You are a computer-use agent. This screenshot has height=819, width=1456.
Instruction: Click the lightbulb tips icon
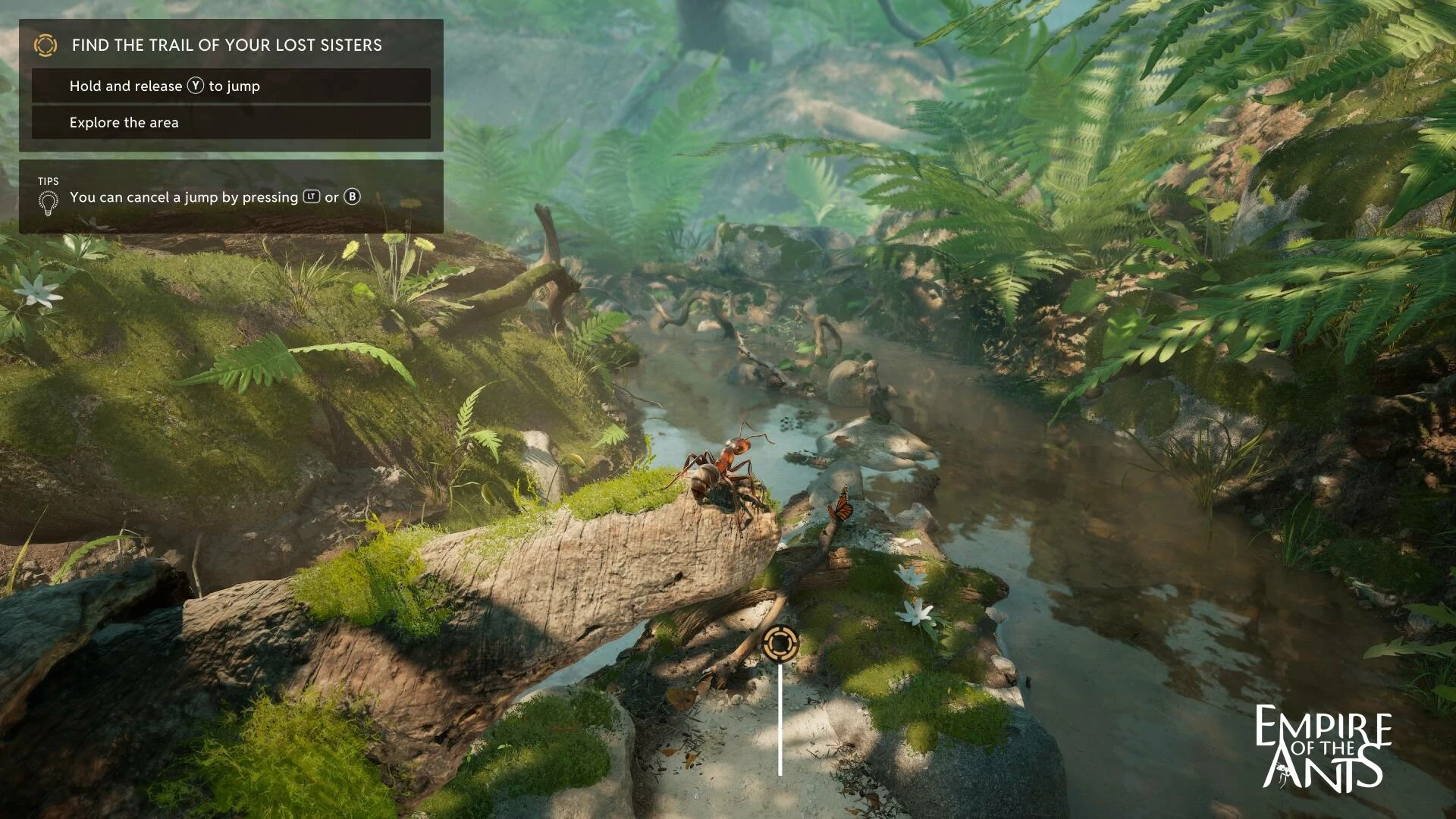pyautogui.click(x=48, y=202)
